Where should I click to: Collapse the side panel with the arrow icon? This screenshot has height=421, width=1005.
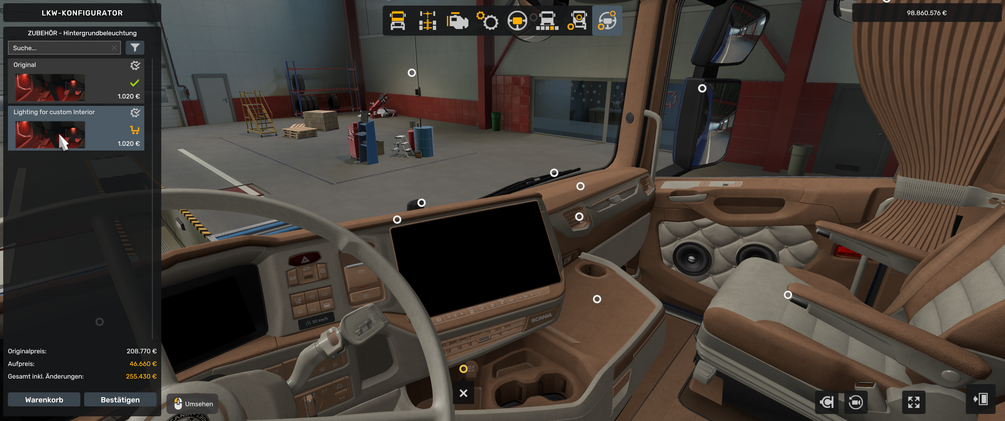(981, 400)
